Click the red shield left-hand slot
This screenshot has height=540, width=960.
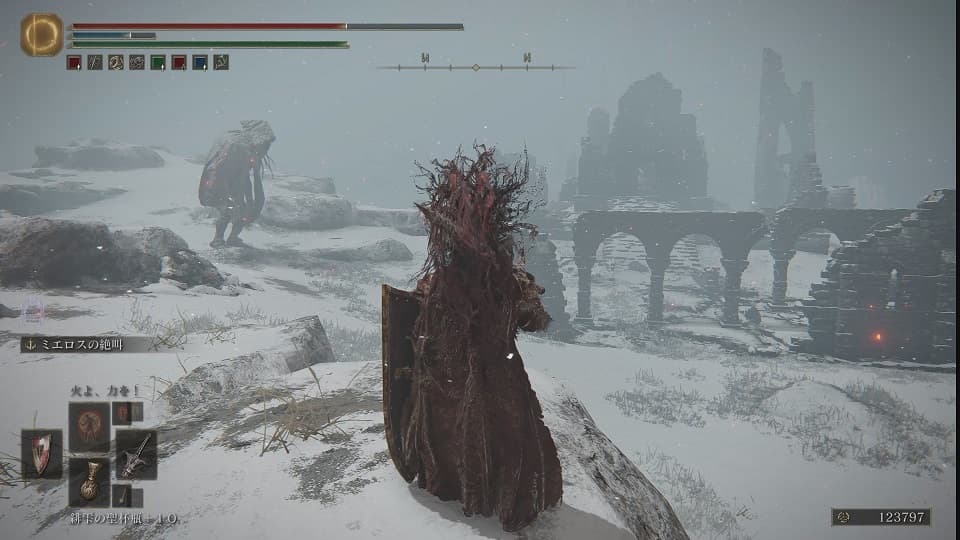(42, 454)
